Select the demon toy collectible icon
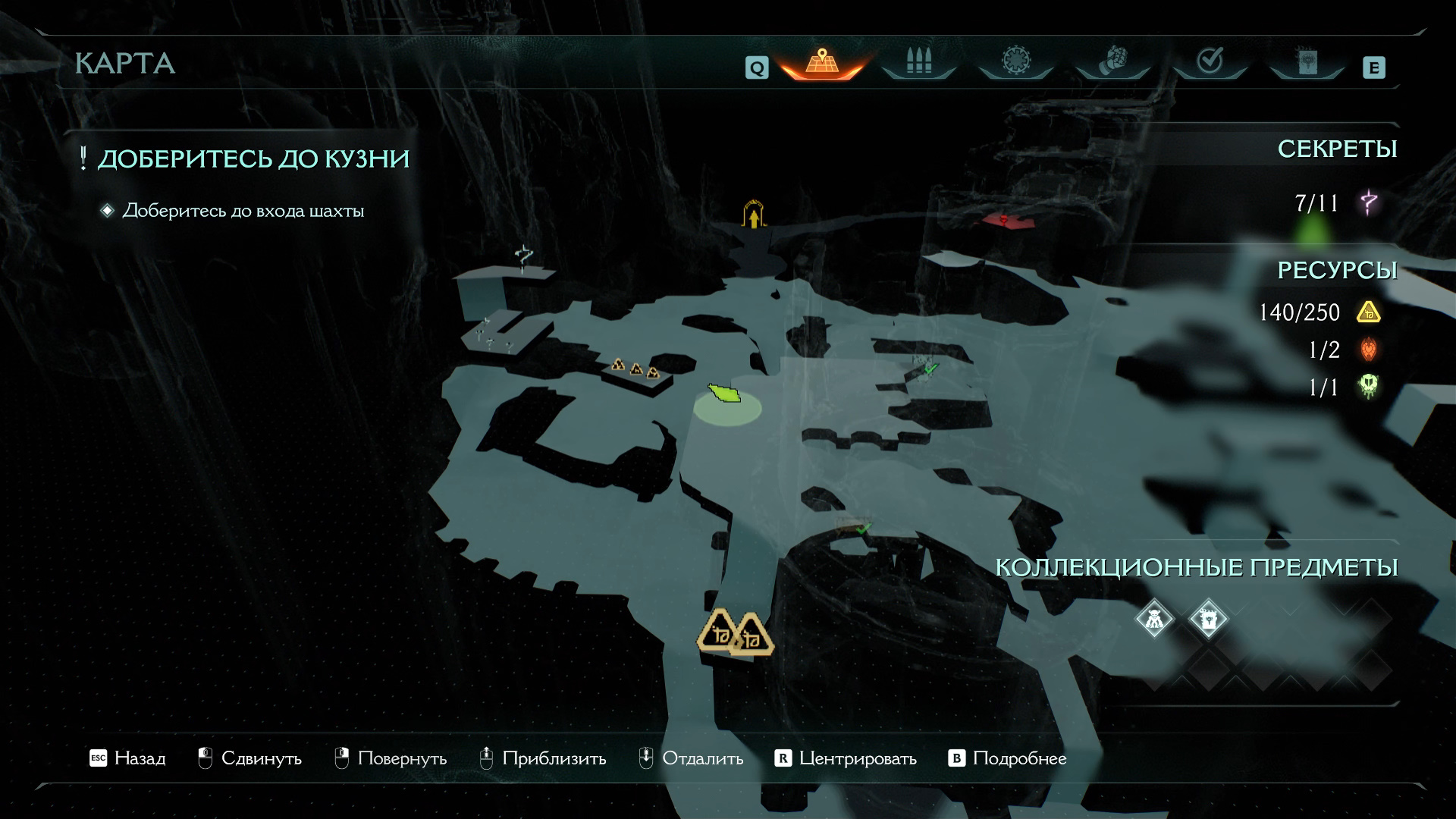This screenshot has width=1456, height=819. pyautogui.click(x=1154, y=620)
